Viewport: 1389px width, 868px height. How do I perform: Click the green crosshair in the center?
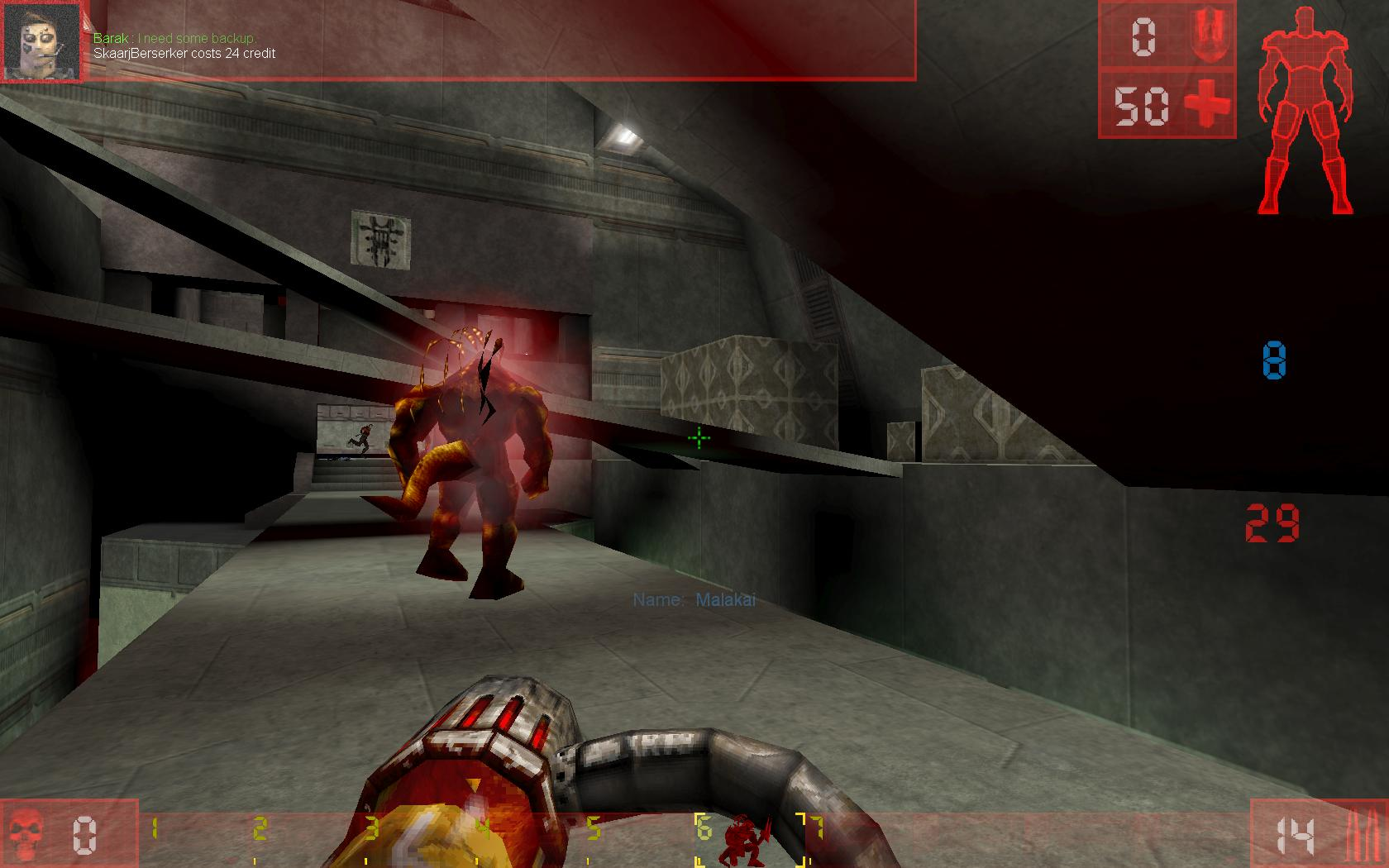(699, 438)
